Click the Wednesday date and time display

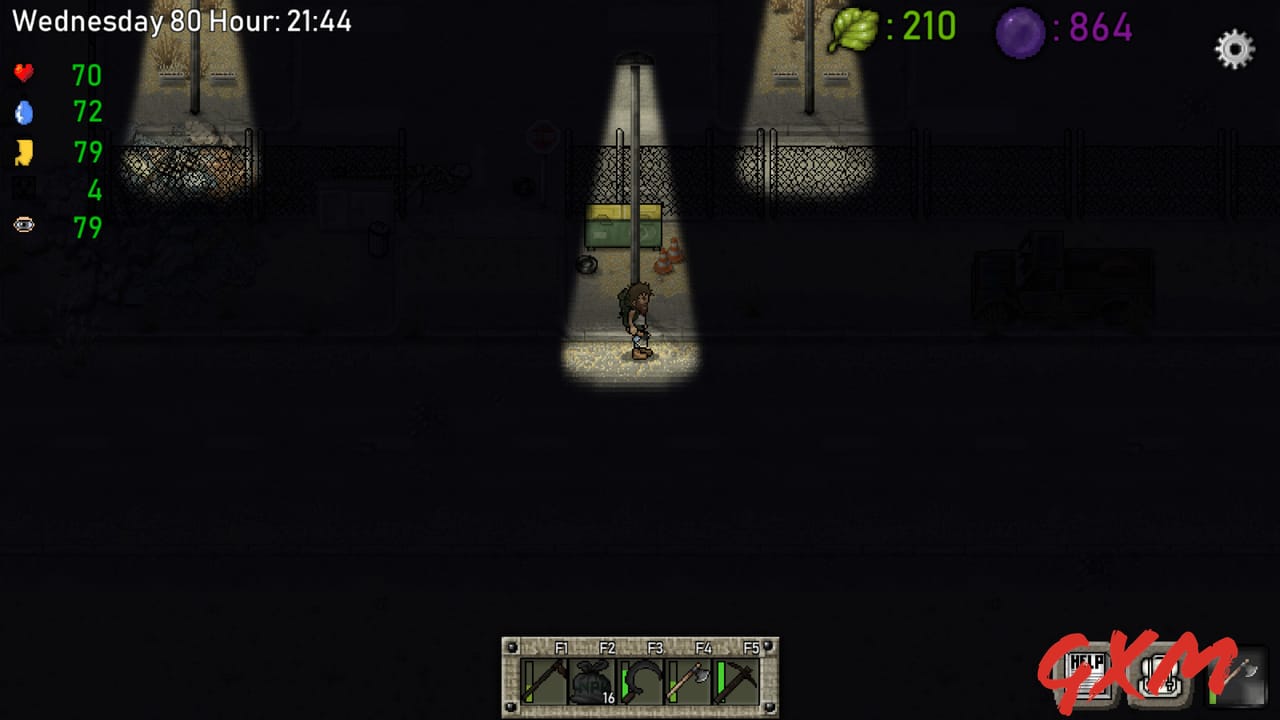coord(185,20)
